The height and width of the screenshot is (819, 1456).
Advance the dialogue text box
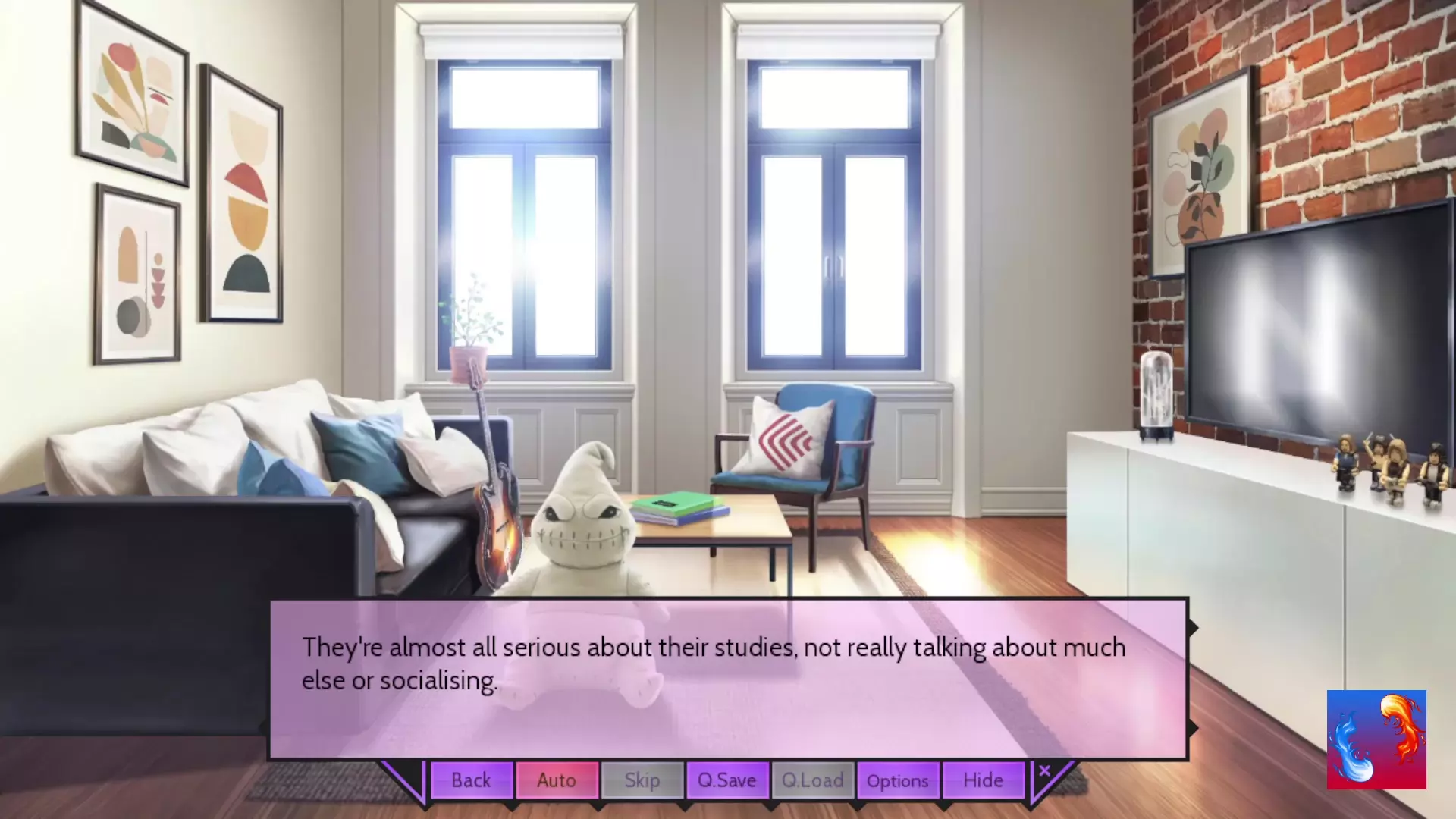[728, 679]
